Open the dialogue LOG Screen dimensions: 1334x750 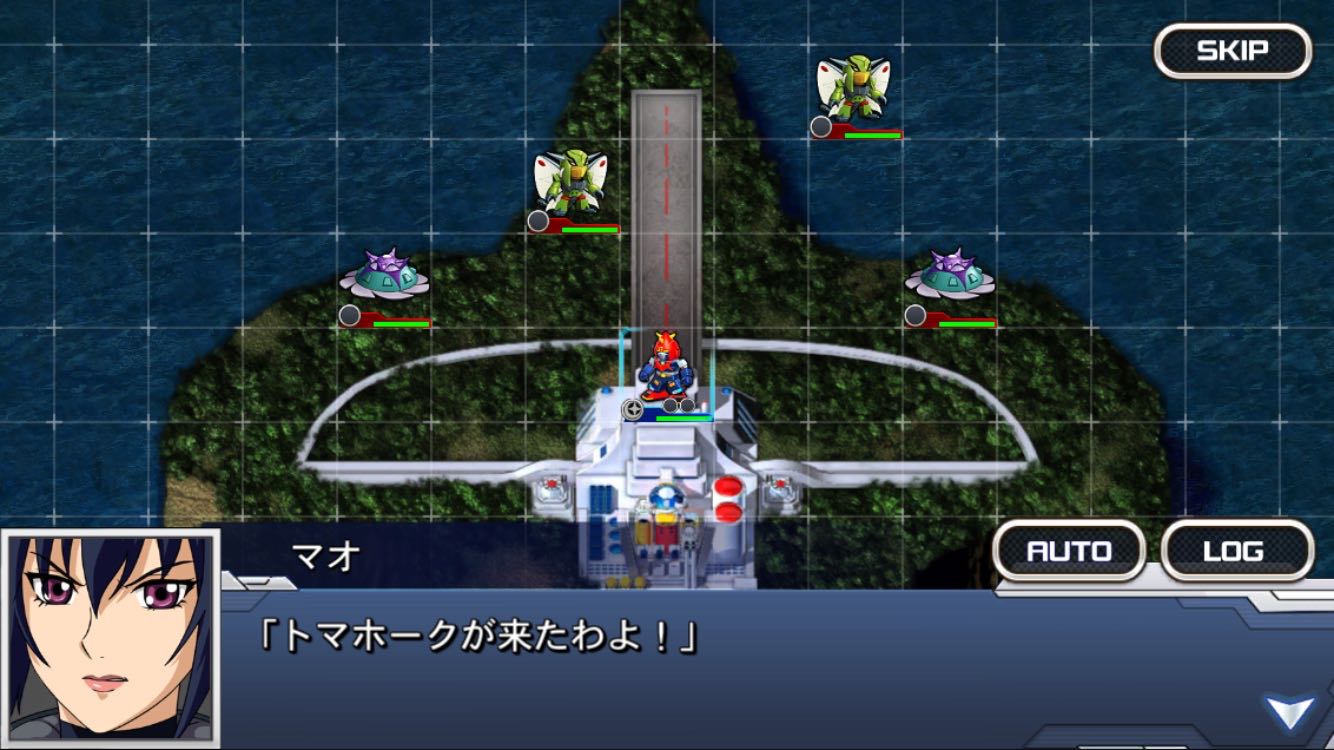(1237, 551)
